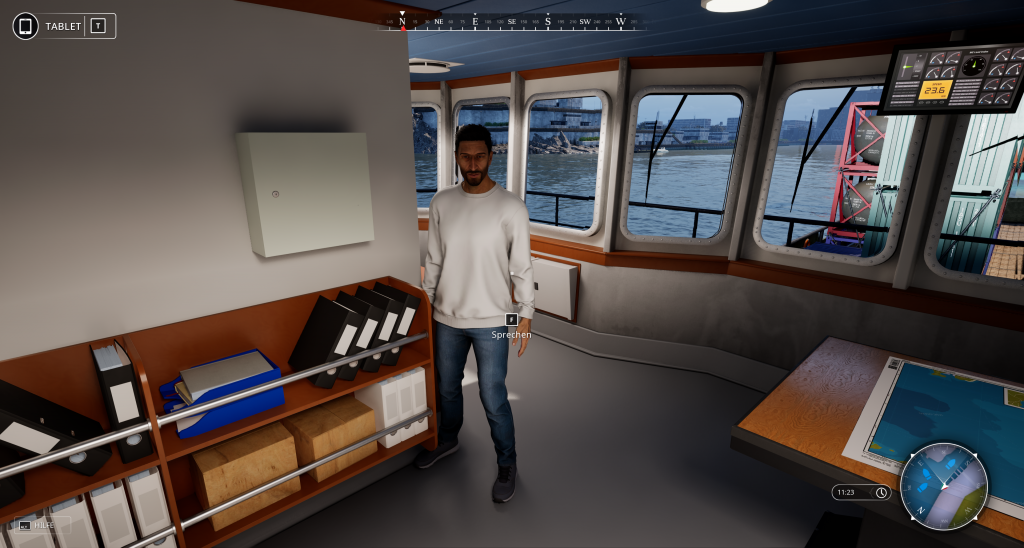
Task: Click the compass heading bar
Action: (511, 21)
